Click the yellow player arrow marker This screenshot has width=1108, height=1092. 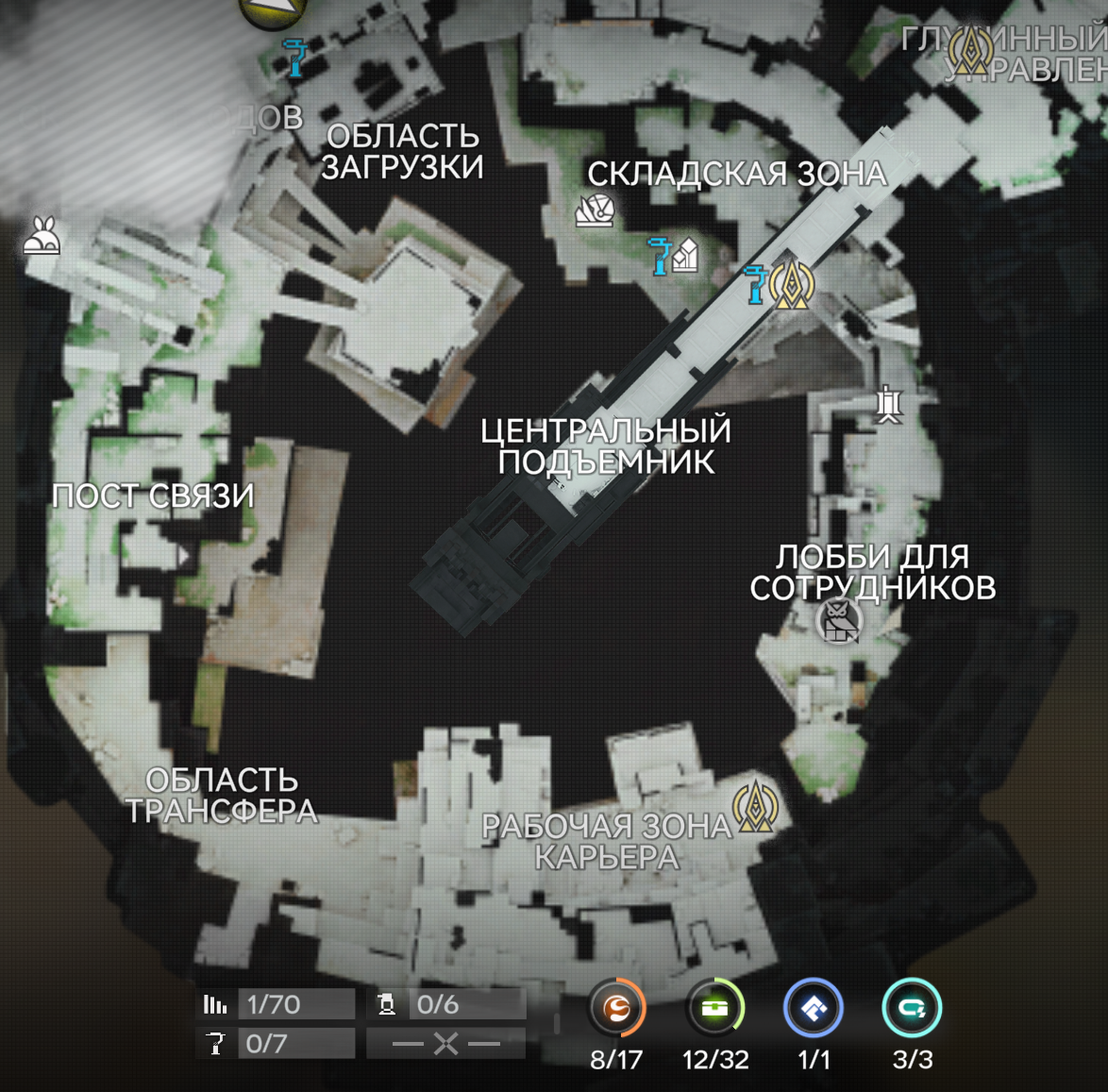[274, 9]
